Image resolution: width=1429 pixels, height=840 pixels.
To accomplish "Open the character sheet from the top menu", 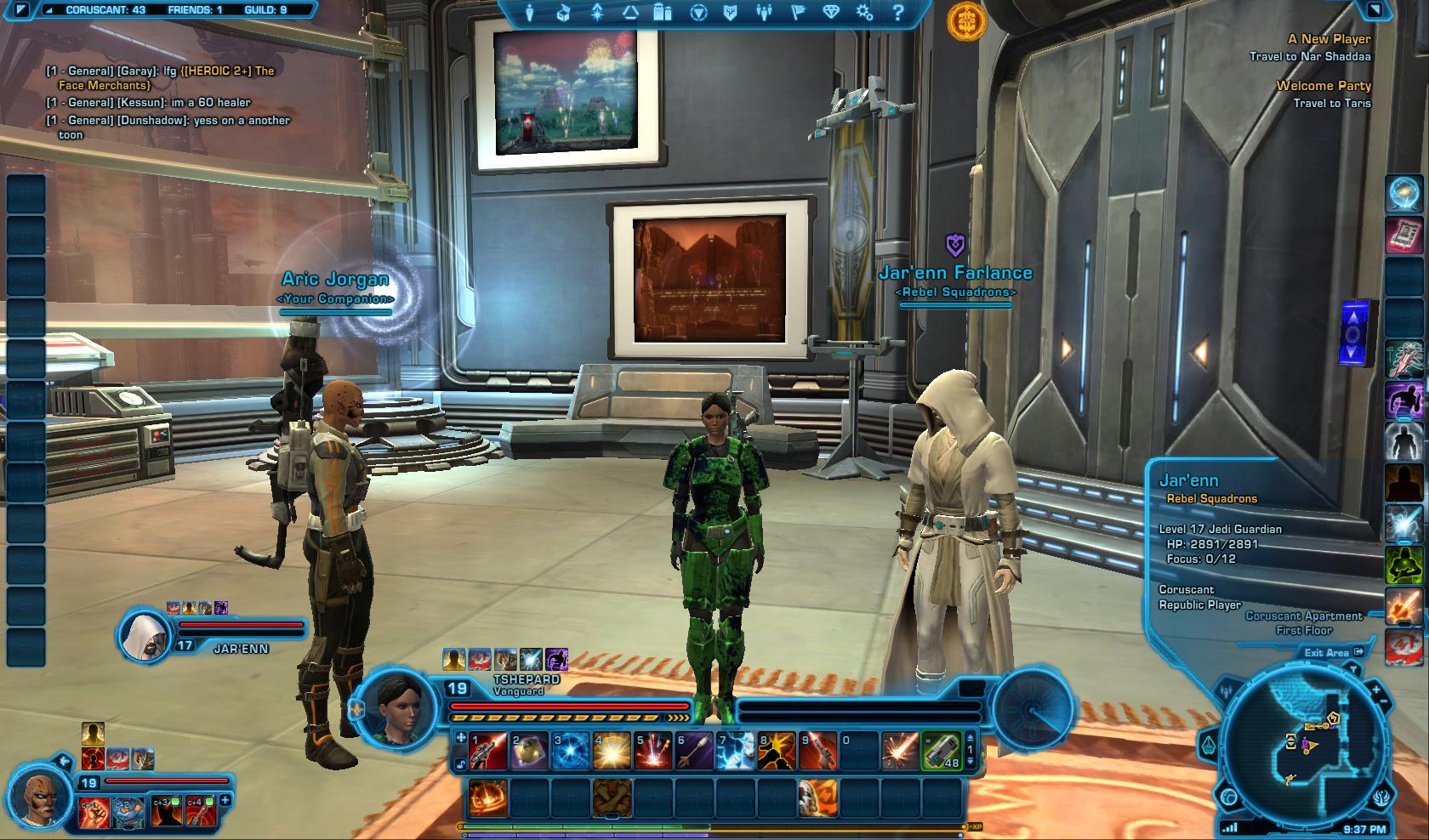I will pos(530,13).
